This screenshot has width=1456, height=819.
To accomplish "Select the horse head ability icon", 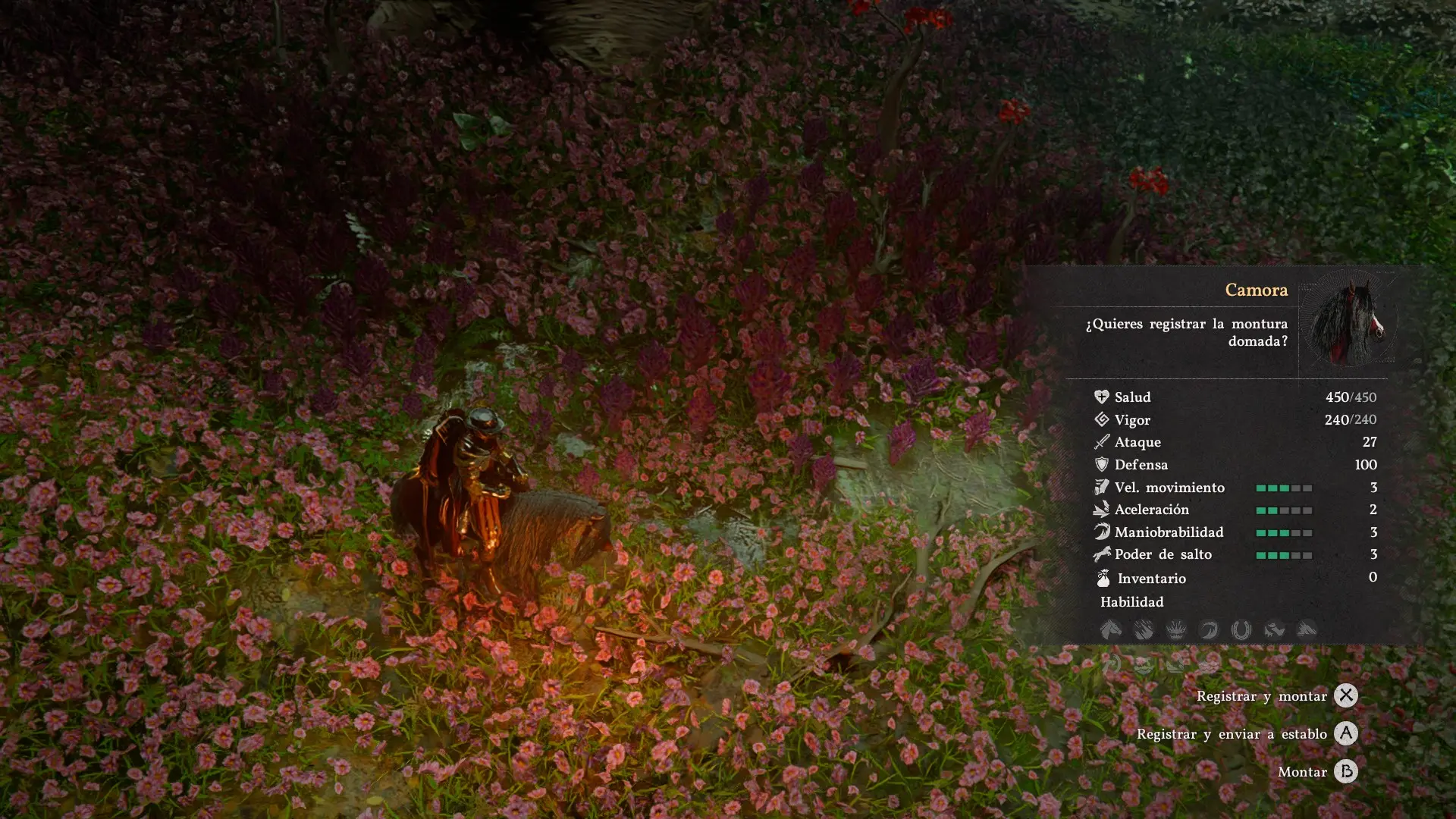I will tap(1111, 629).
